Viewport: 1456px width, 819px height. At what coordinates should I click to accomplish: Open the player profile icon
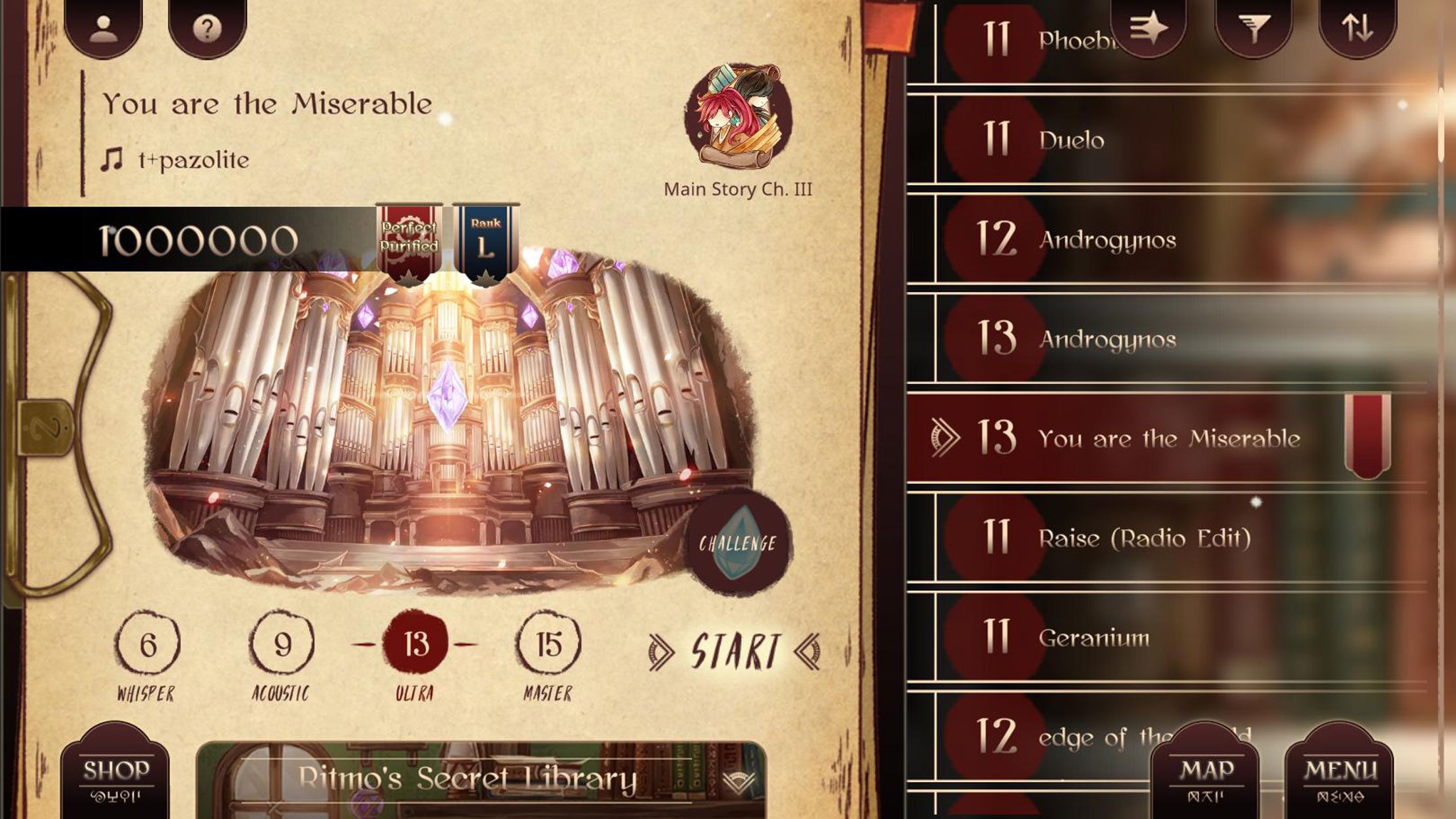click(x=103, y=28)
